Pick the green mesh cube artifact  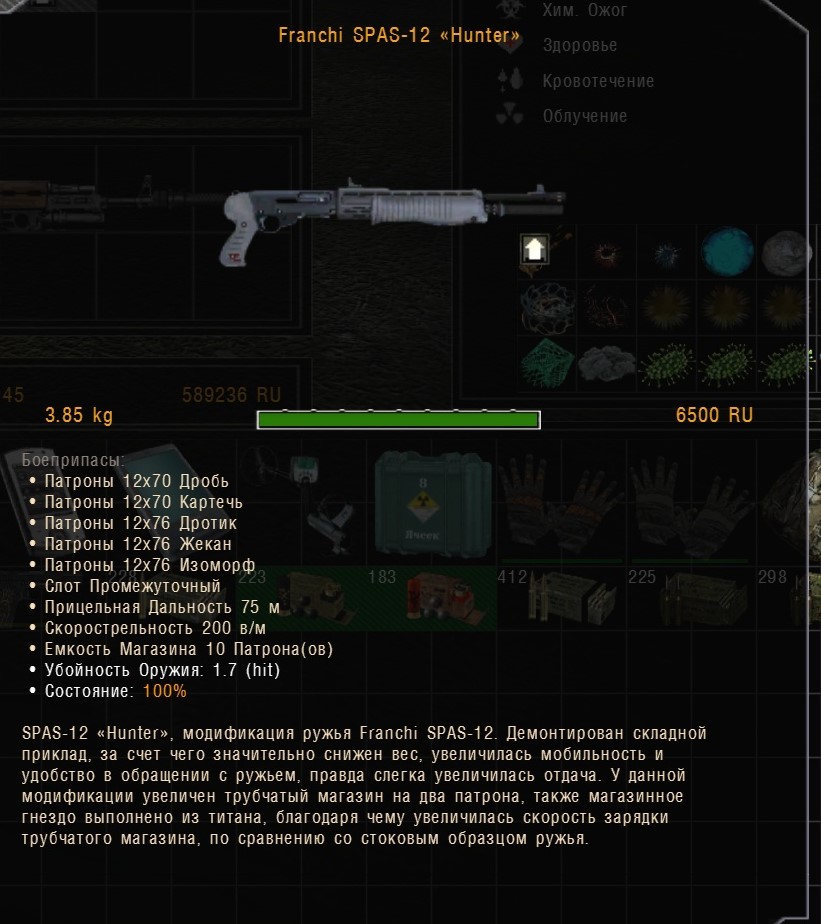[x=545, y=360]
